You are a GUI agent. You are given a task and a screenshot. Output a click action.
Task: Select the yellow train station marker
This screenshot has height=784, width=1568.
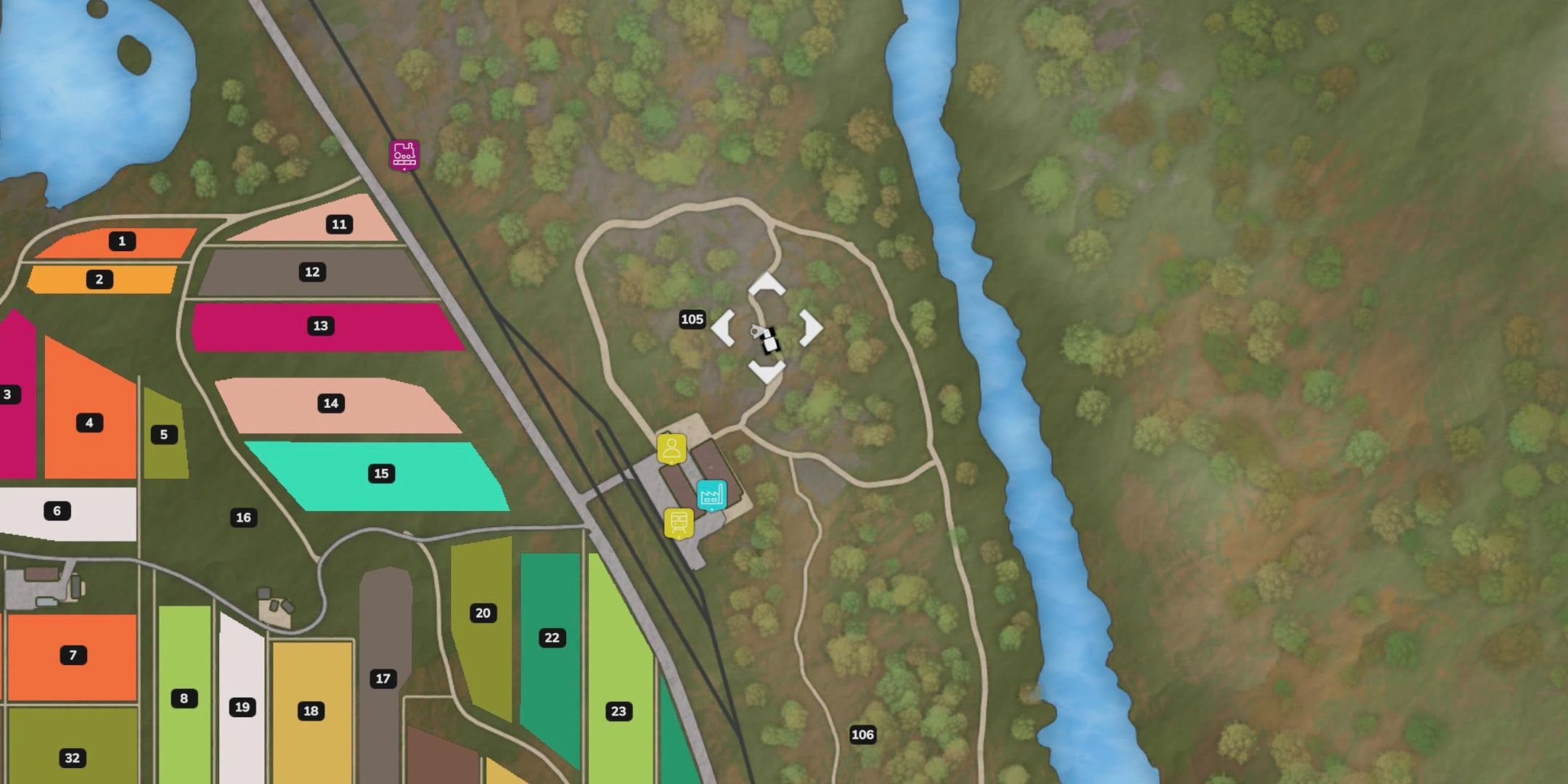coord(679,523)
